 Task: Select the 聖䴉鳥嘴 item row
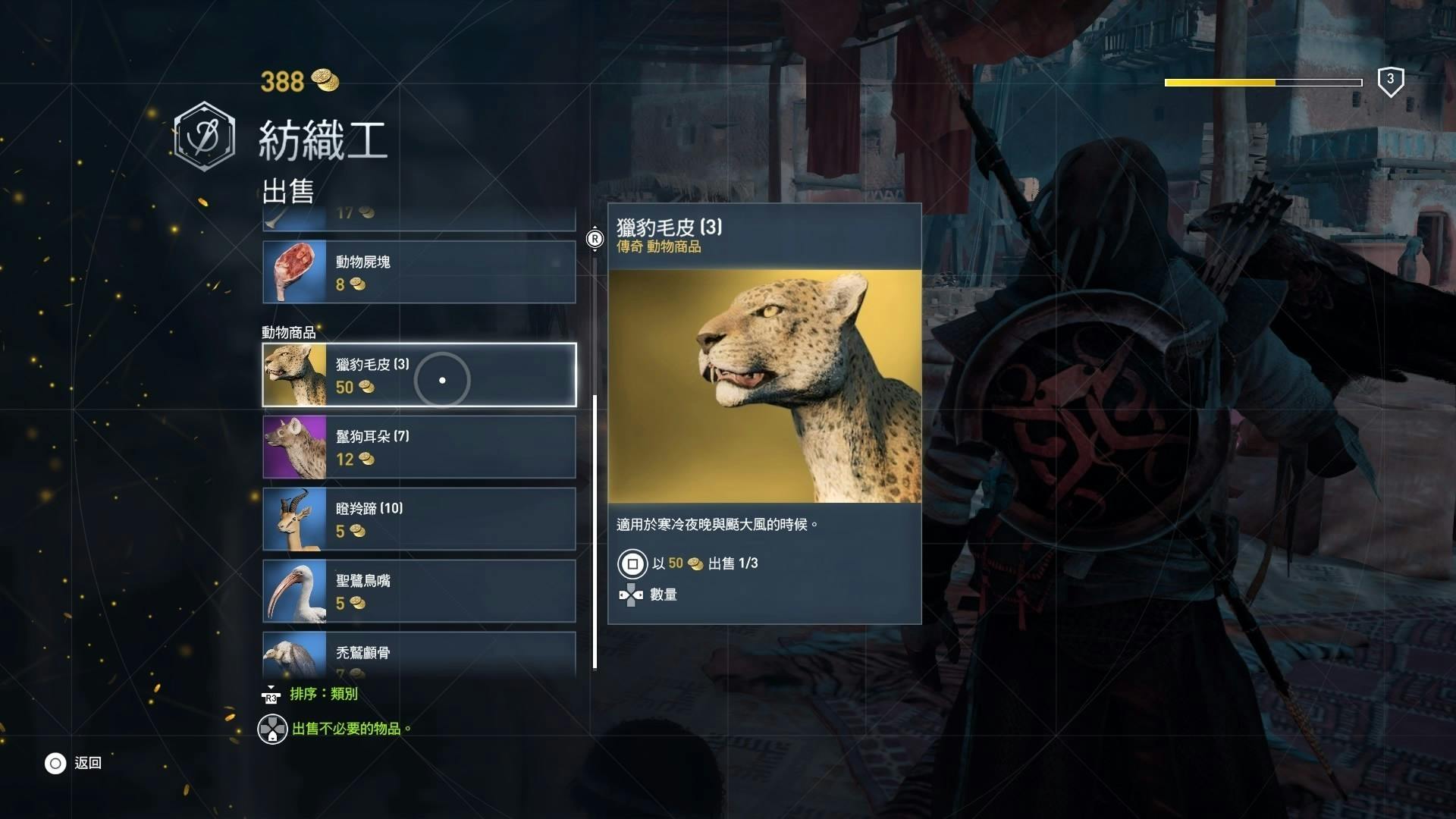pyautogui.click(x=419, y=591)
